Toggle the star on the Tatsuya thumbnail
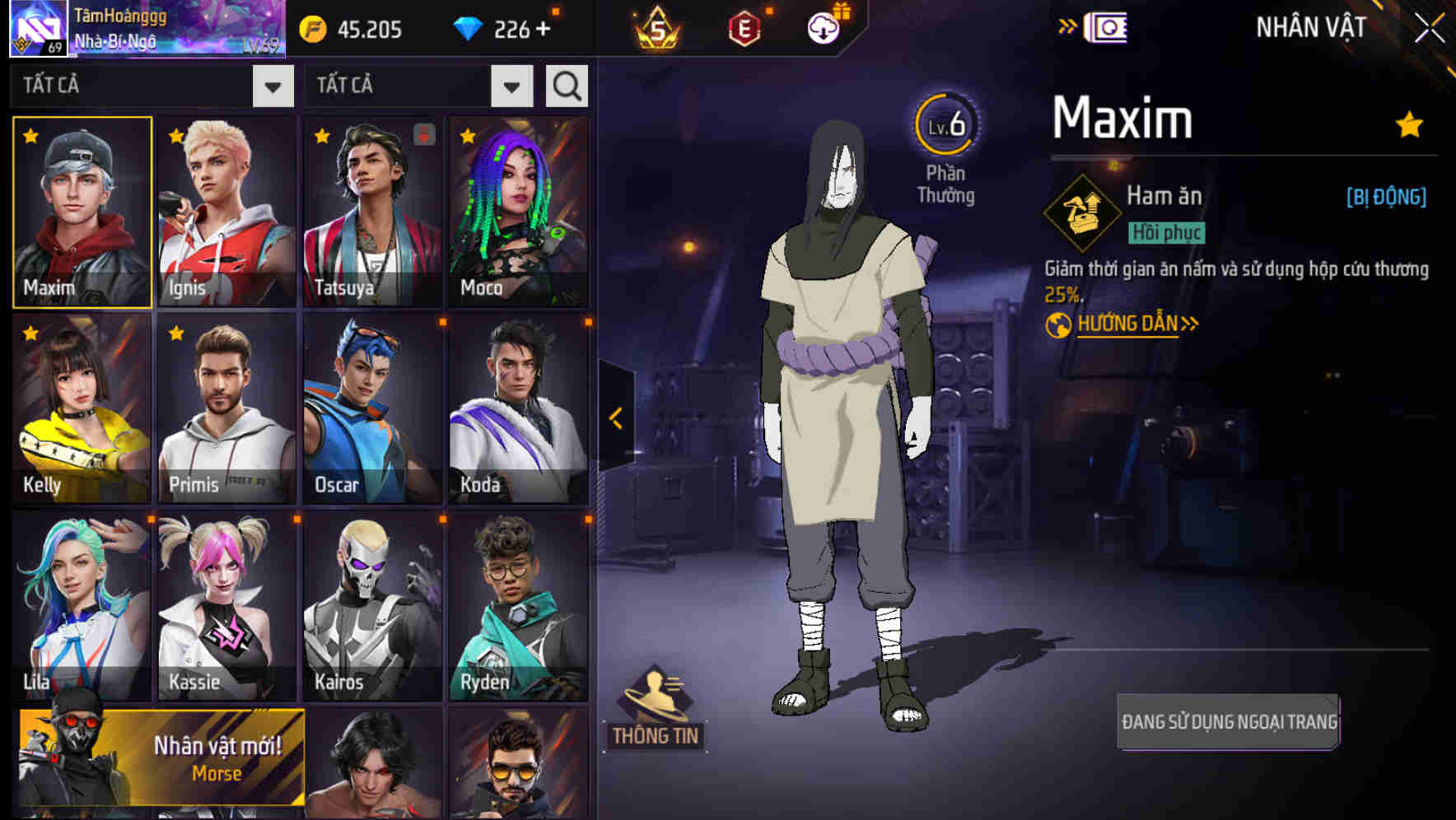 (x=321, y=136)
